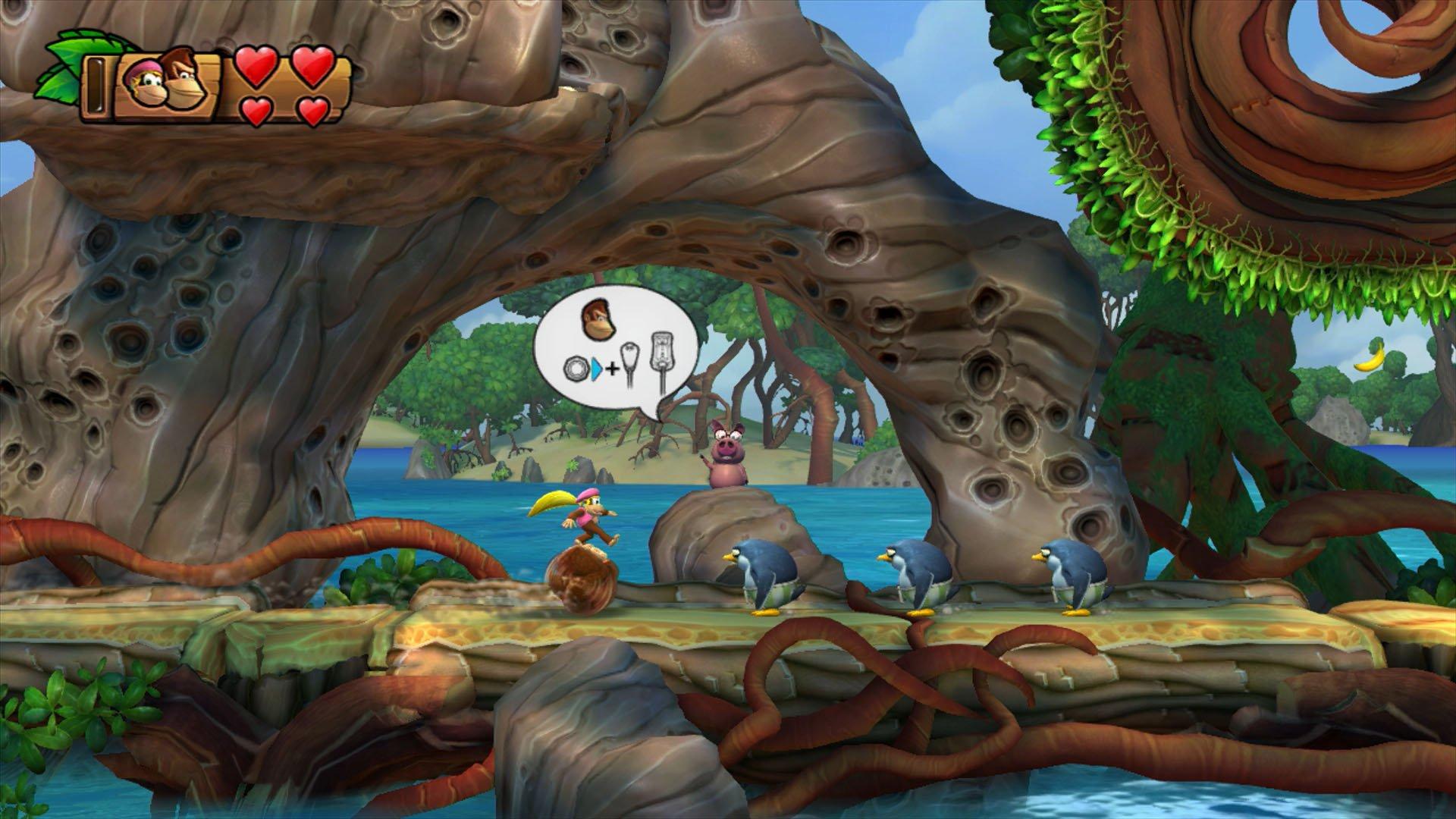The width and height of the screenshot is (1456, 819).
Task: Click the top-left heart in the health display
Action: point(254,67)
